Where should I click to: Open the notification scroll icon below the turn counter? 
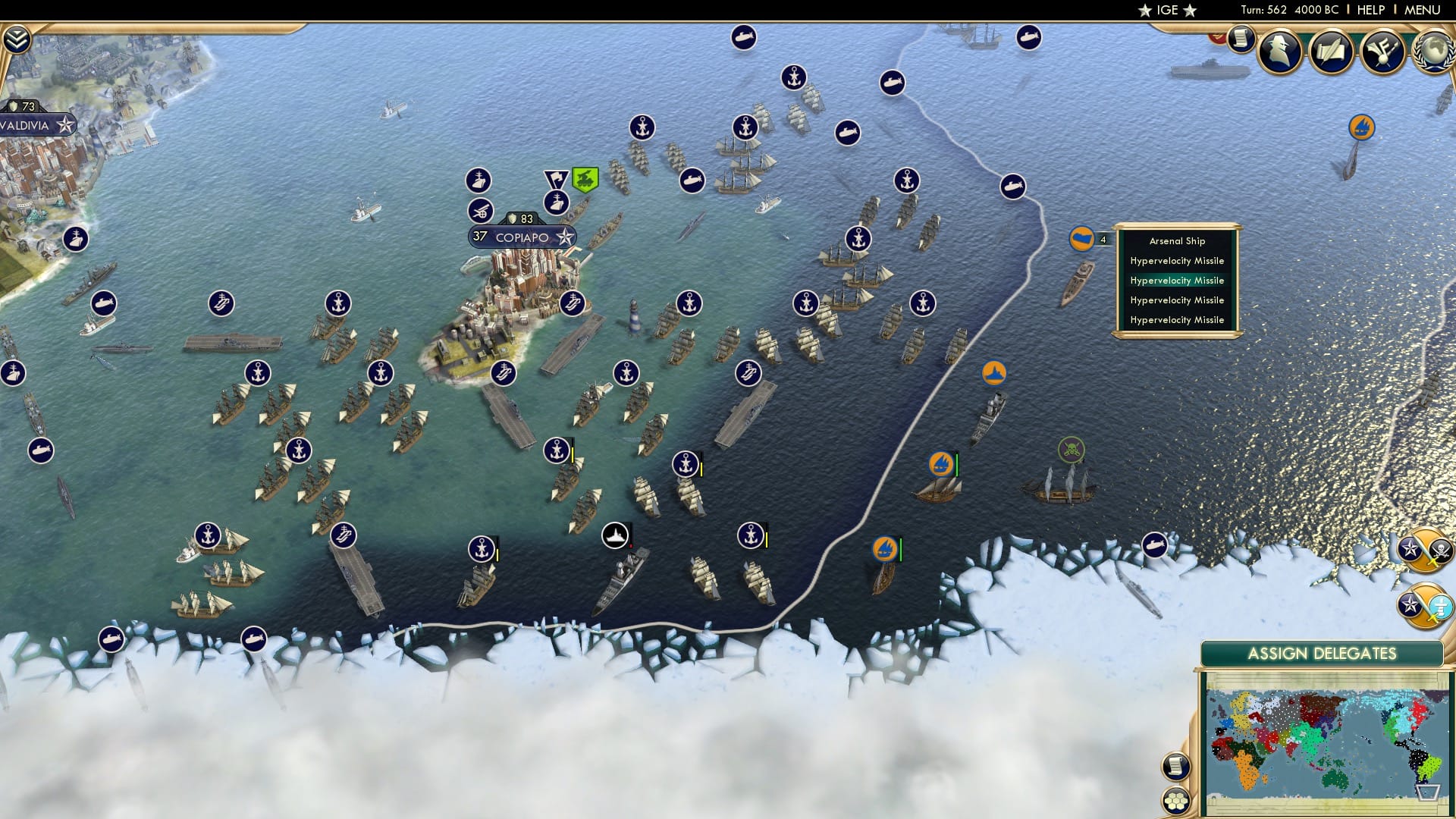(x=1241, y=40)
